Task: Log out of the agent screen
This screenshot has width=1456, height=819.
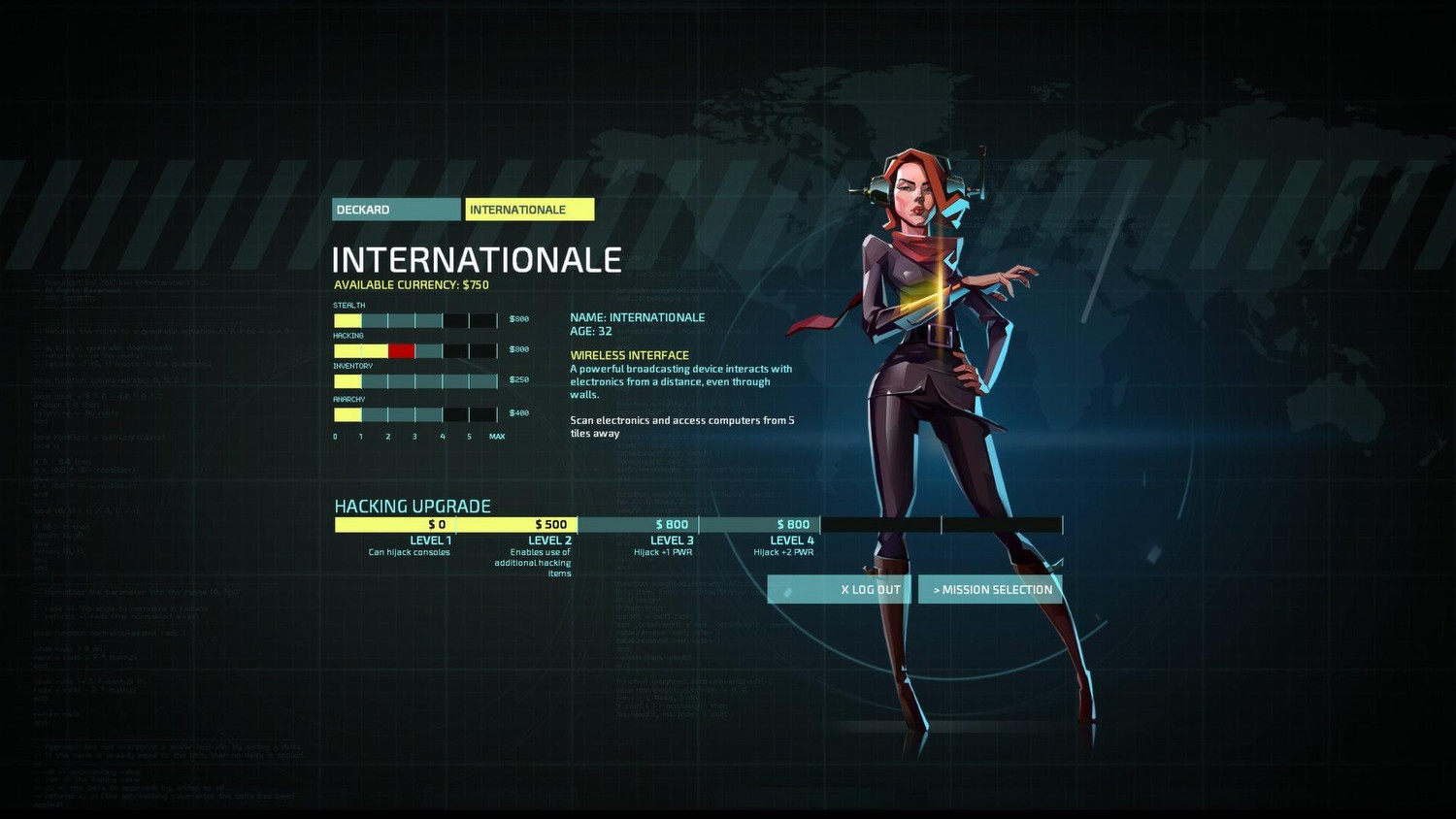Action: point(839,590)
